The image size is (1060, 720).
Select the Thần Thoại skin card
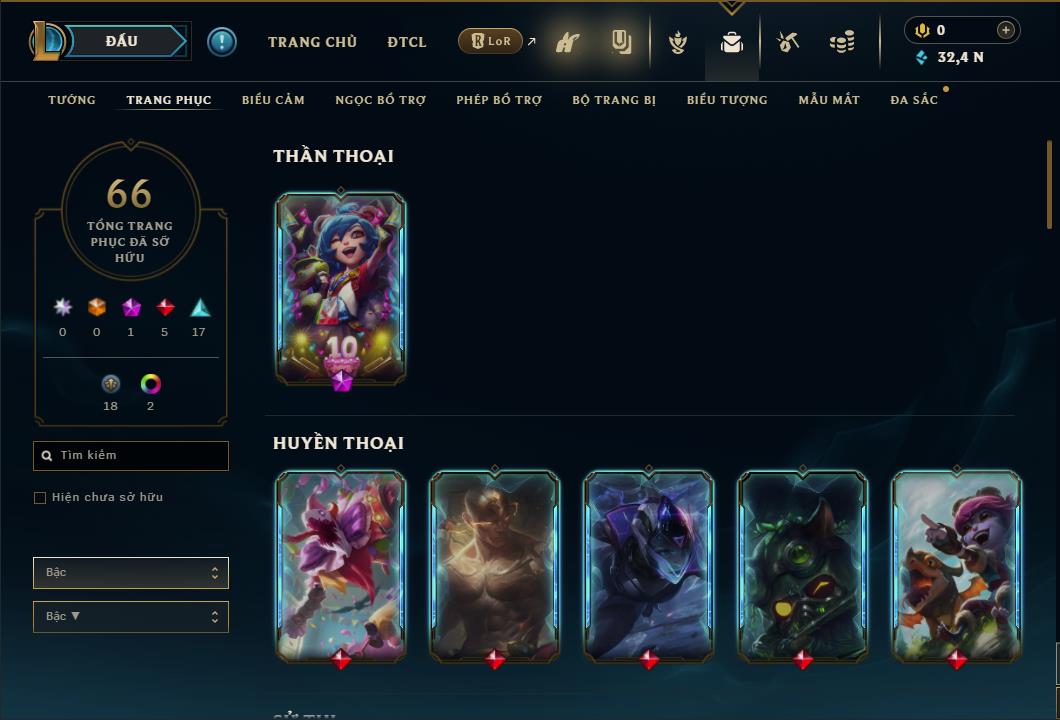[x=341, y=288]
